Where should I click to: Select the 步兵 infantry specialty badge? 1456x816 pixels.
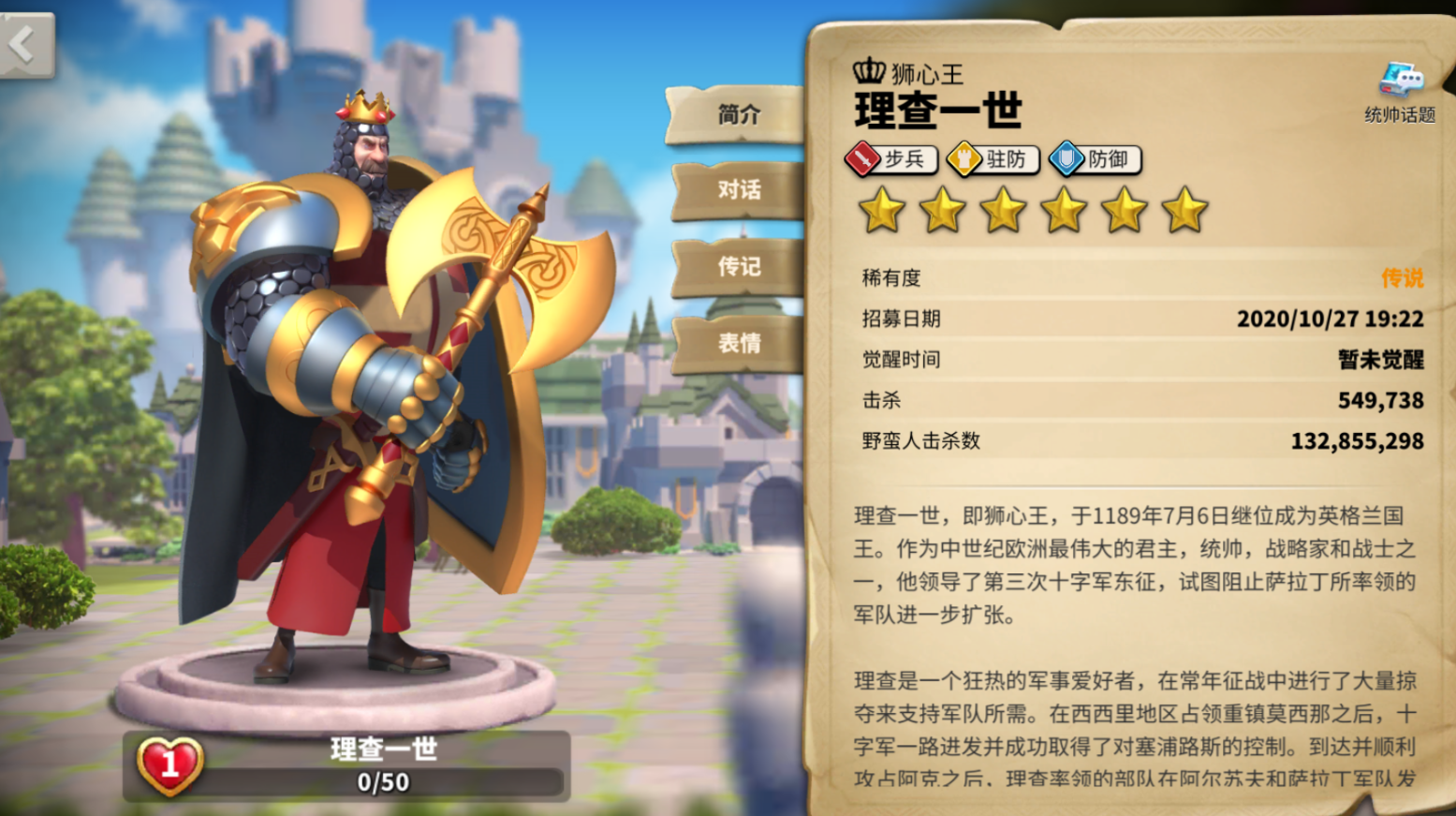(889, 159)
